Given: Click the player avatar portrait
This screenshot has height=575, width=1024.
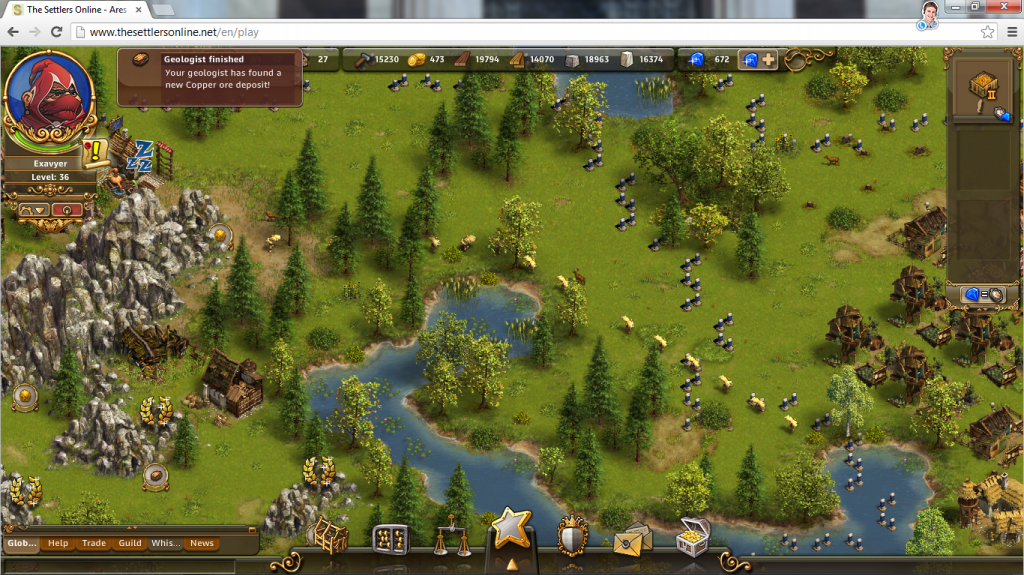Looking at the screenshot, I should pos(50,95).
